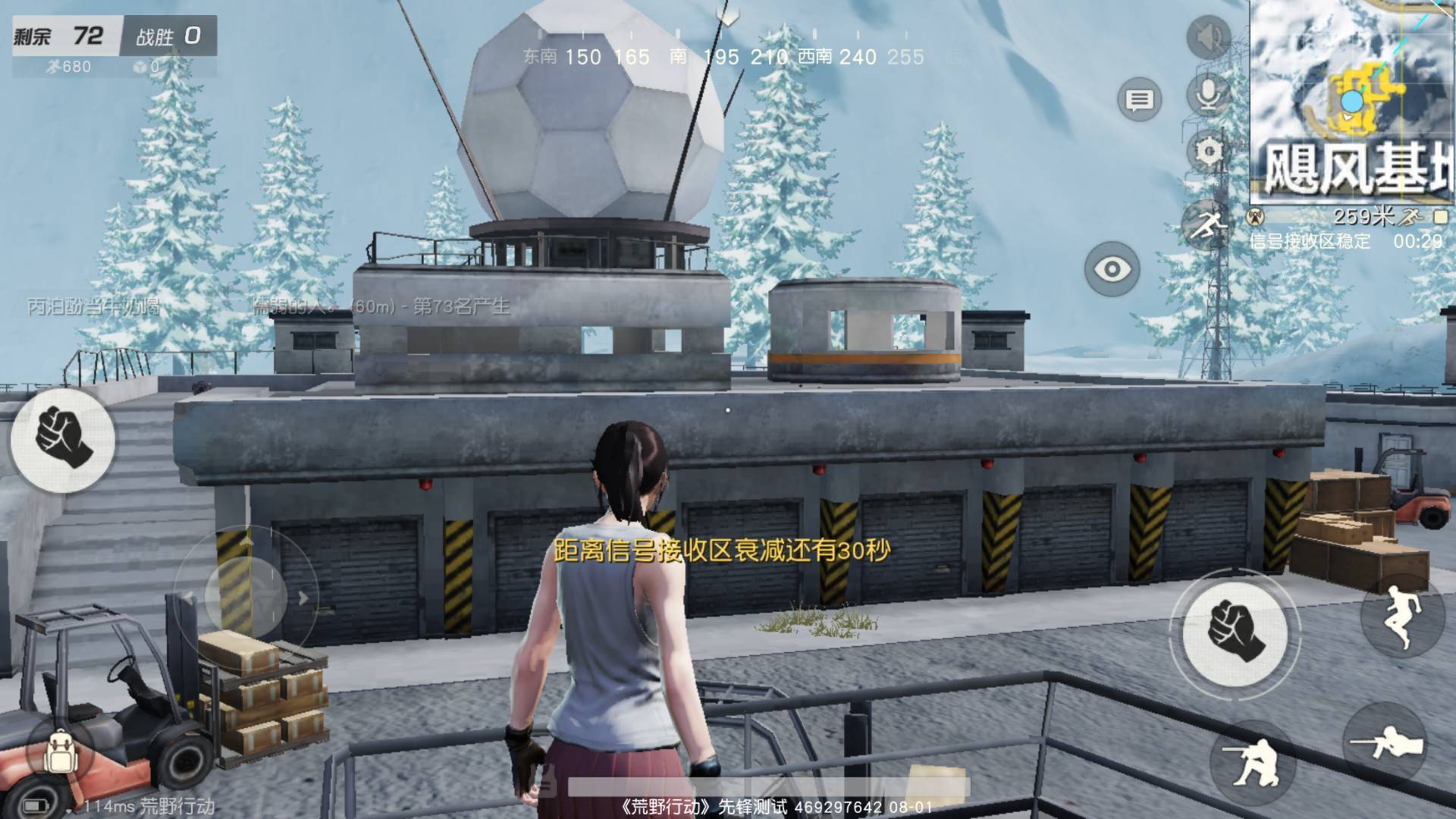Tap the fist attack button on the left

[63, 439]
